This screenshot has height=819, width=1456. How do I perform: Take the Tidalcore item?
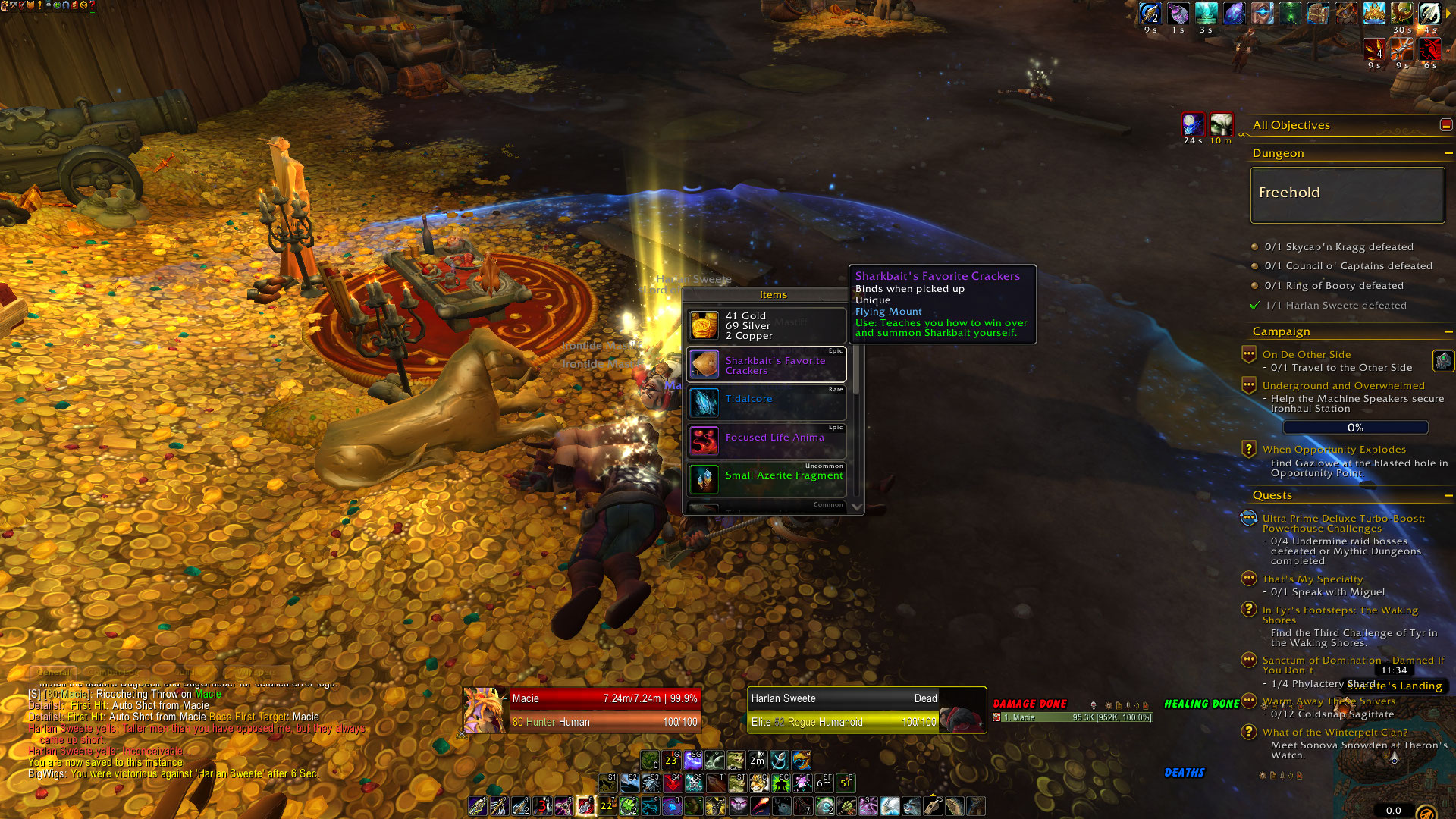click(766, 403)
